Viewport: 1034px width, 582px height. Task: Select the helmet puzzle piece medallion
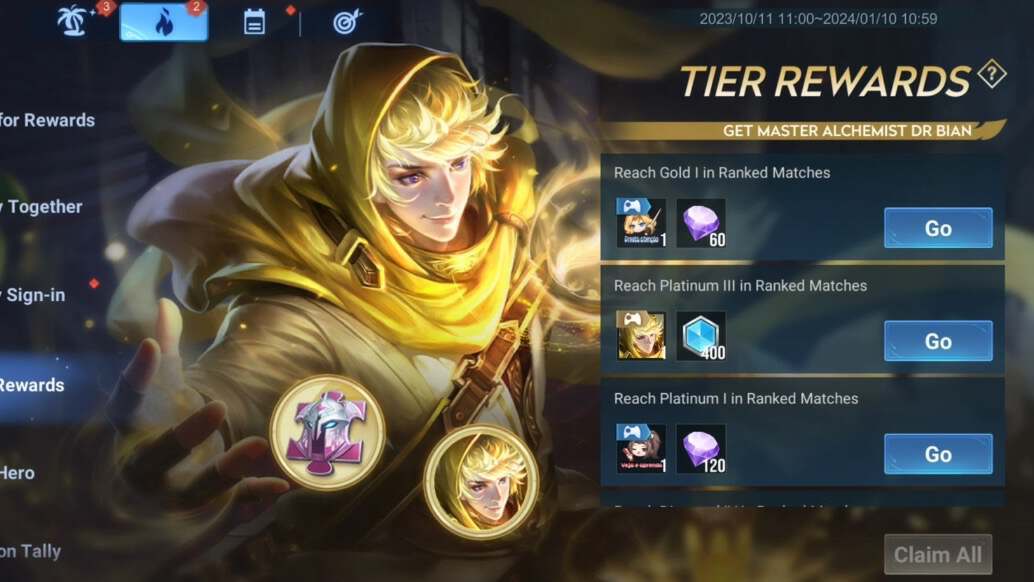pyautogui.click(x=327, y=432)
